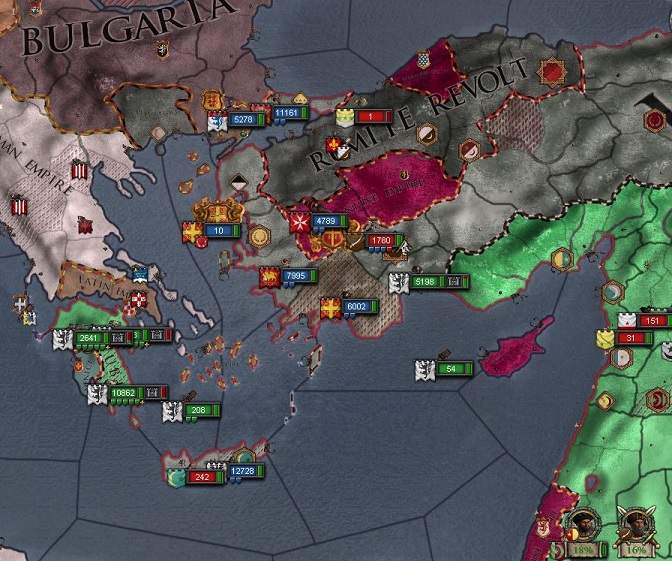Select the green army counter showing 10862
This screenshot has height=561, width=672.
pyautogui.click(x=127, y=393)
